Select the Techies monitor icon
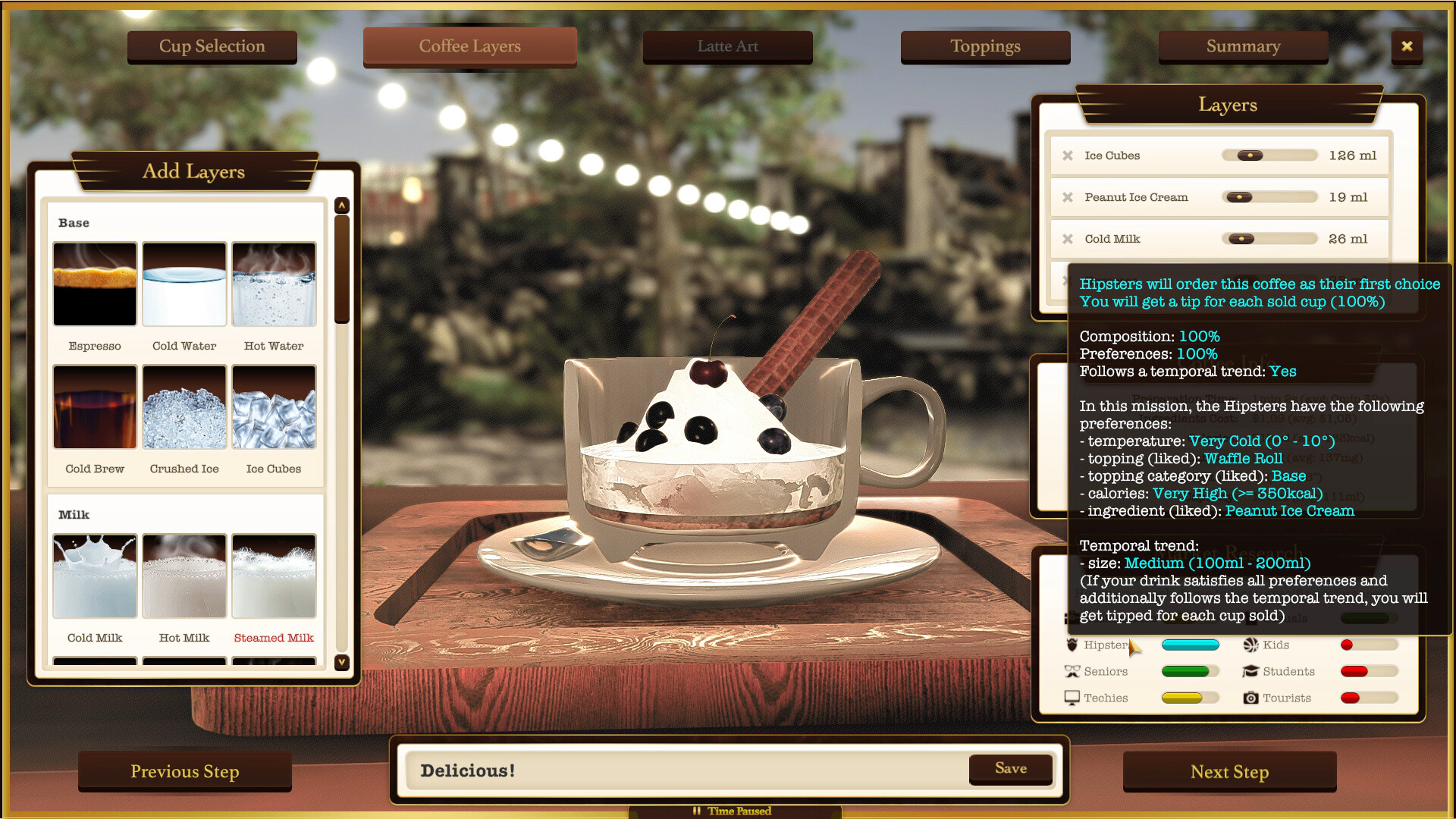 coord(1072,698)
